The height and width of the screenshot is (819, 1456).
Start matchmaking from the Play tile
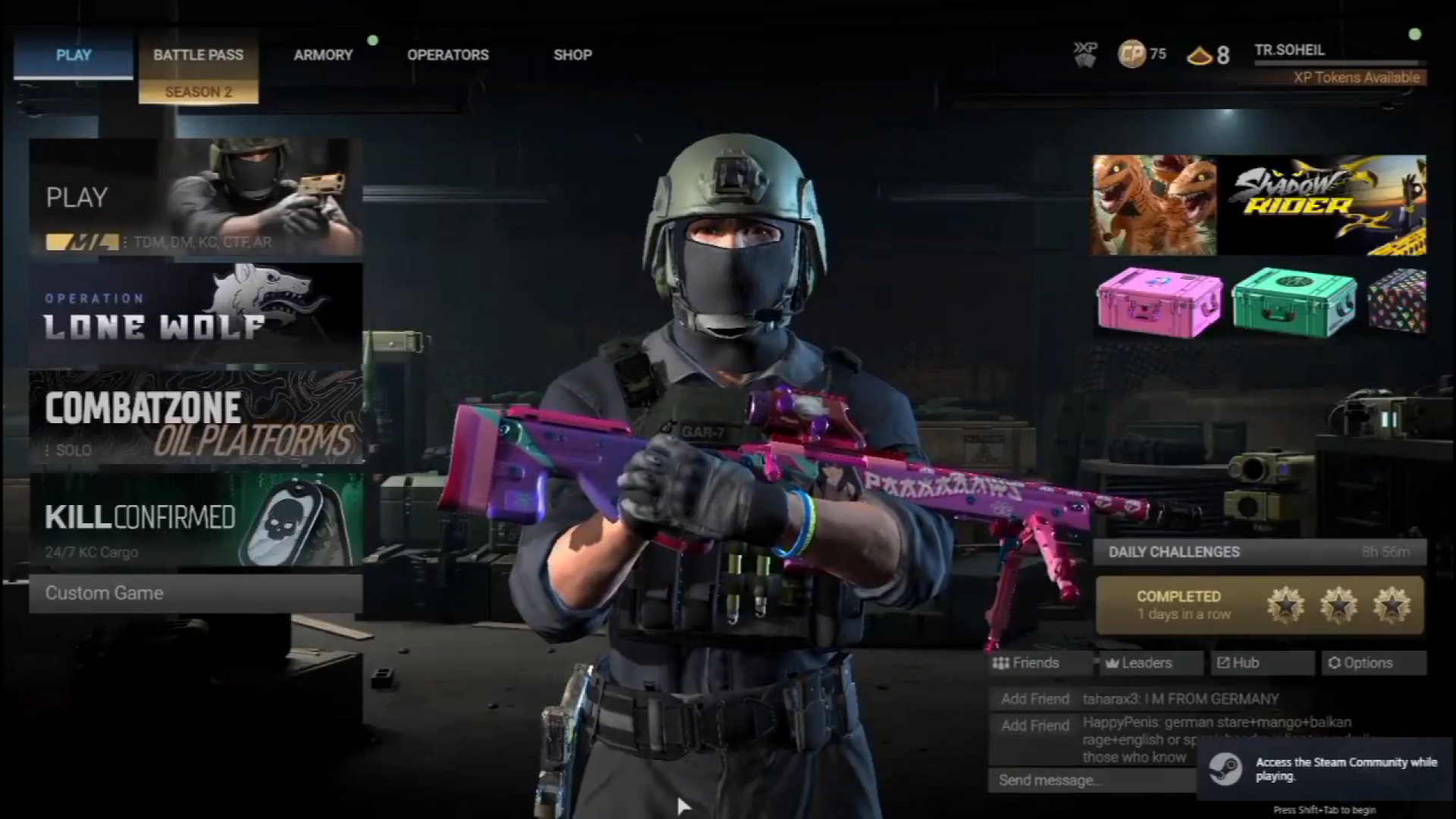[x=196, y=197]
